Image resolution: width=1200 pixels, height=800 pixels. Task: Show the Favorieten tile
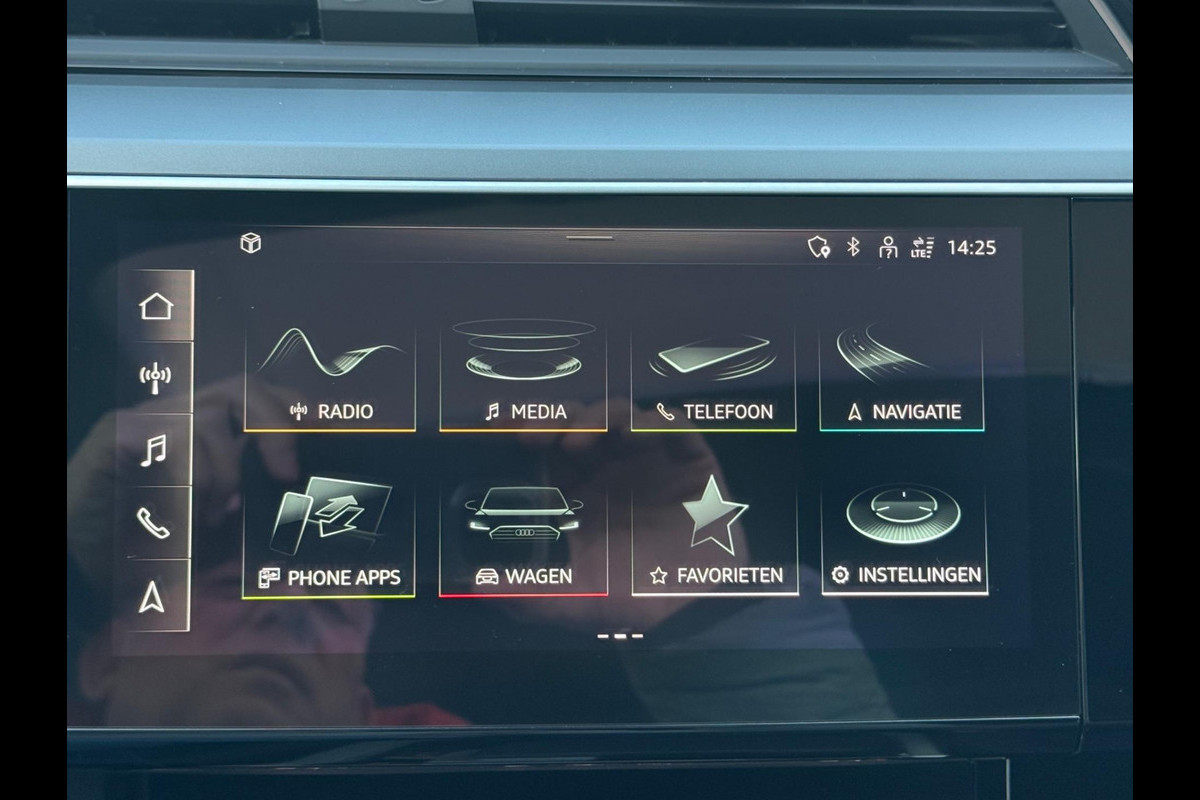715,540
